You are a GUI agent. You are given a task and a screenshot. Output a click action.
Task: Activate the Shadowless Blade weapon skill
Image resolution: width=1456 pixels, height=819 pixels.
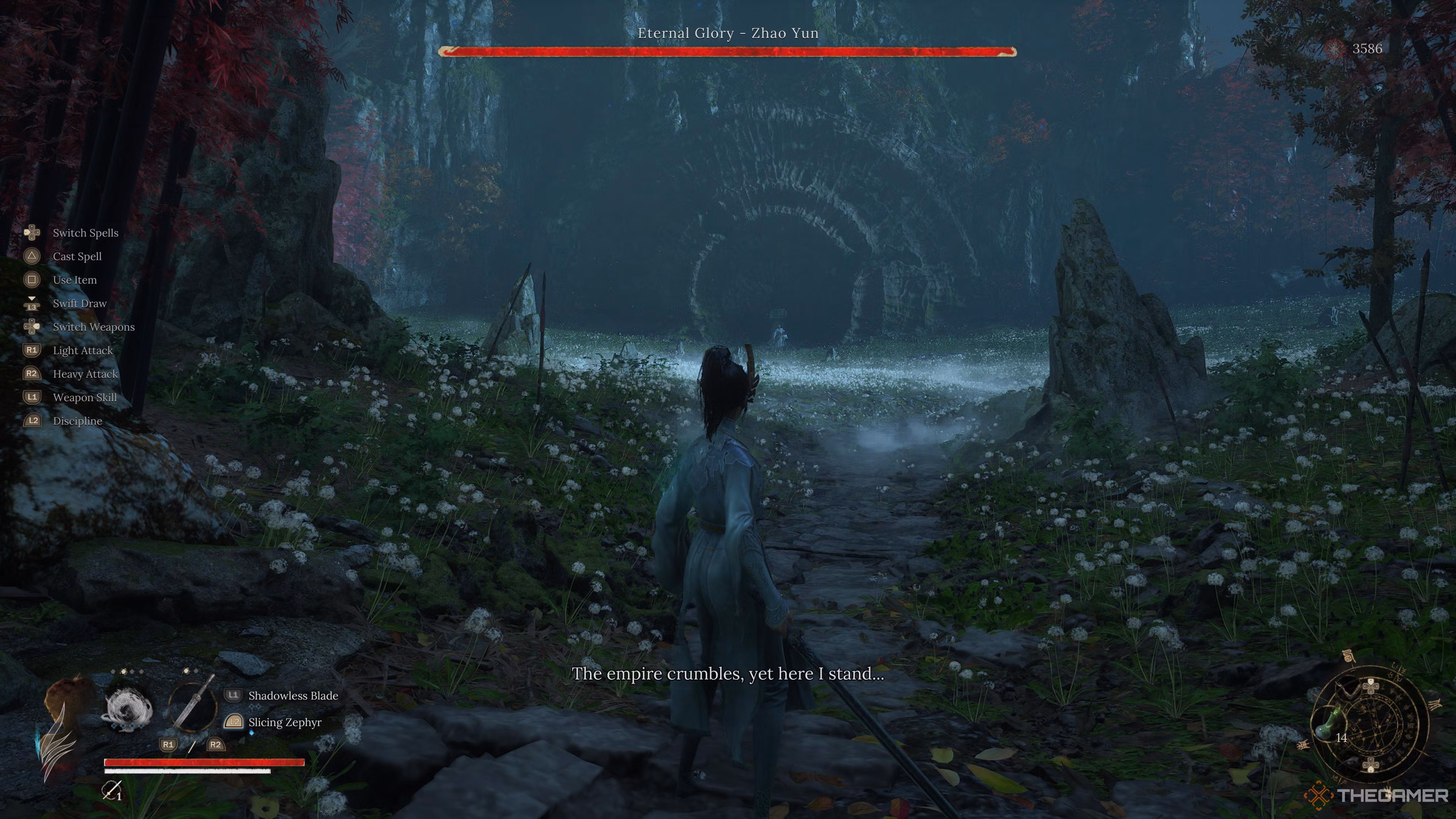pyautogui.click(x=293, y=696)
